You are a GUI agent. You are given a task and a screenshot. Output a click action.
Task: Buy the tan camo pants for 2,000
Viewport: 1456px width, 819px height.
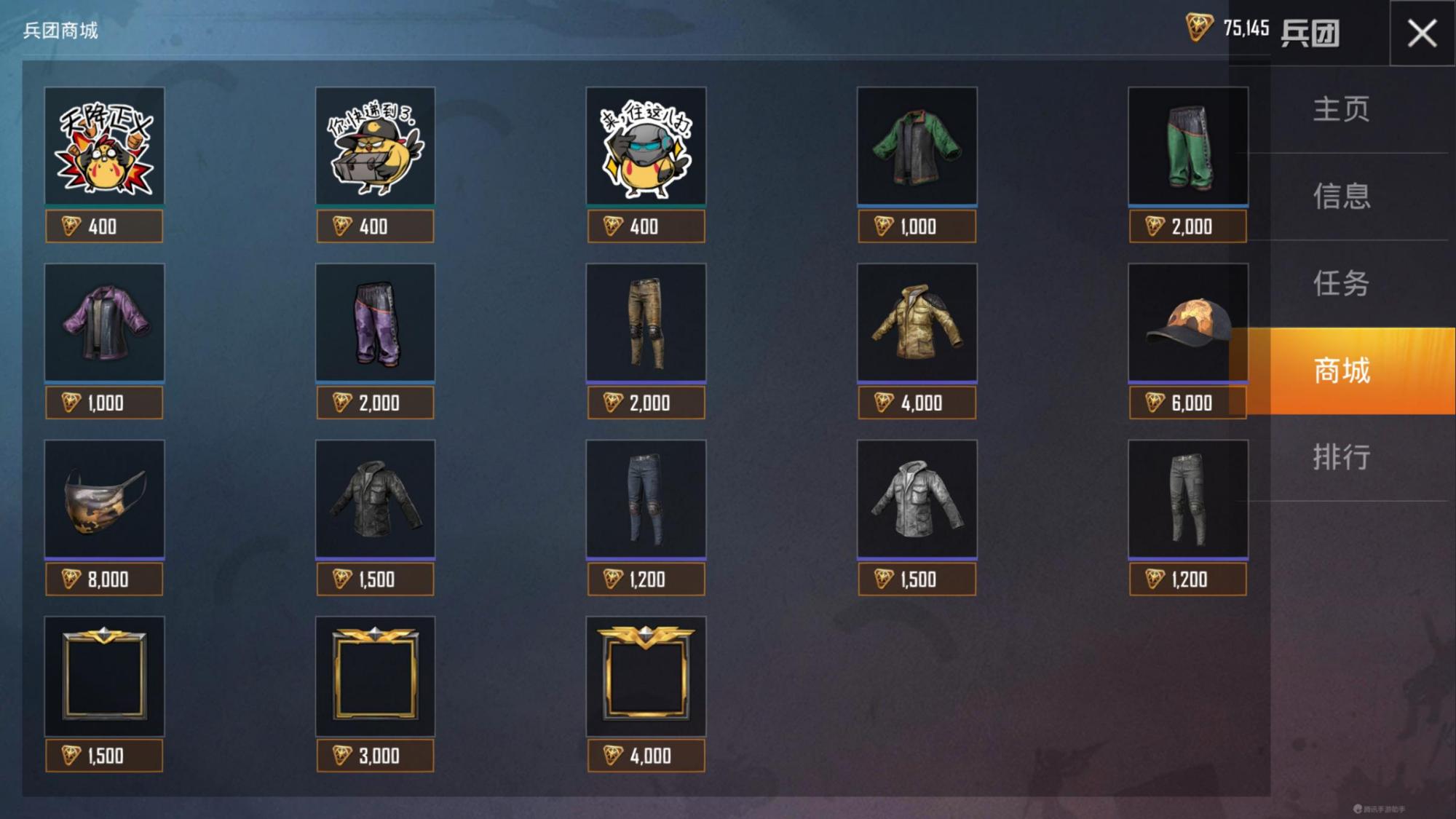coord(646,403)
